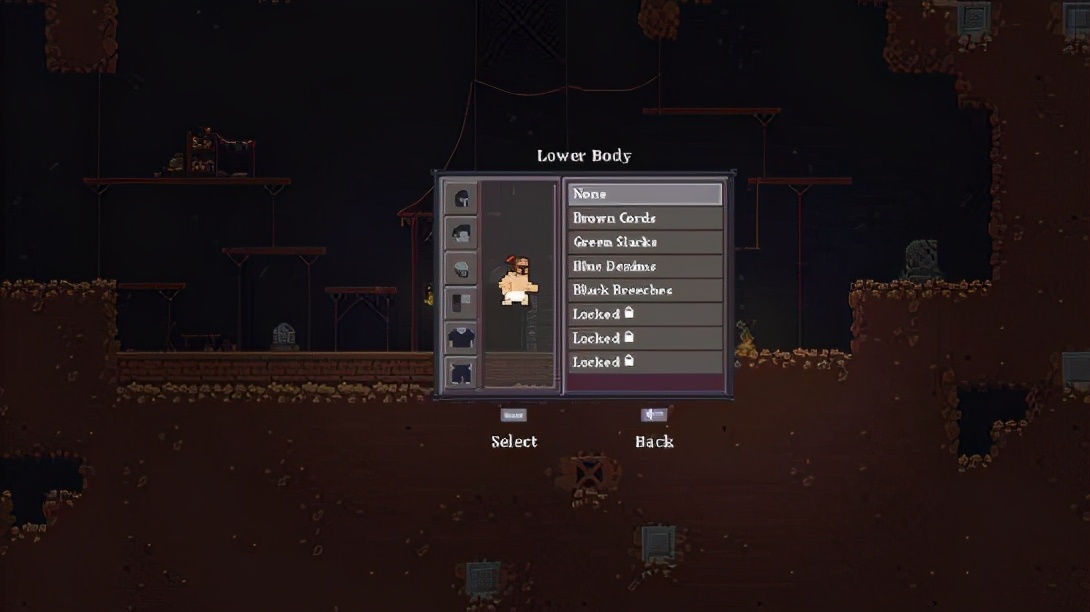Open the helmet category icon
The width and height of the screenshot is (1090, 612).
[461, 198]
